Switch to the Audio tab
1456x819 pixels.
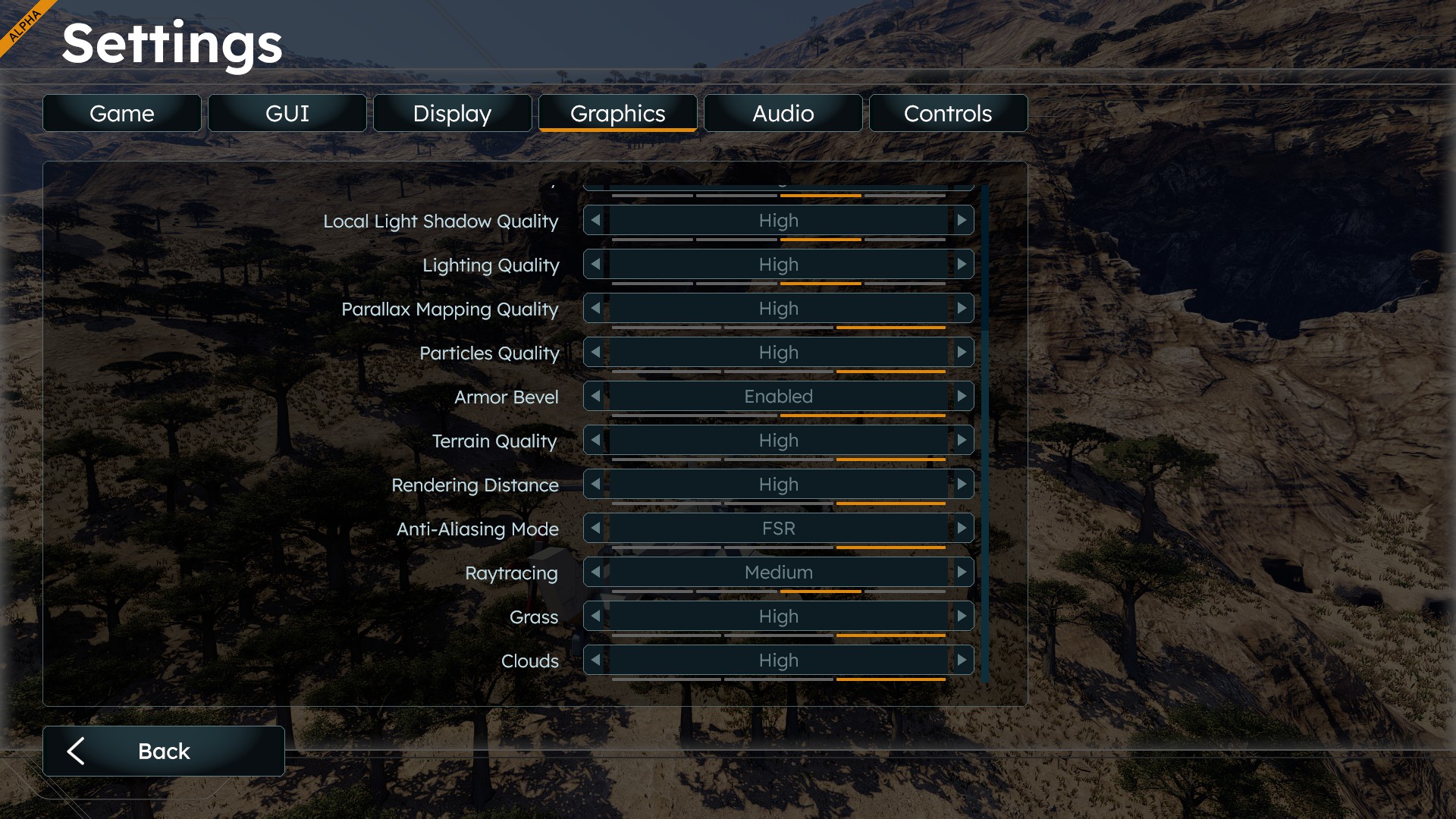[x=783, y=114]
